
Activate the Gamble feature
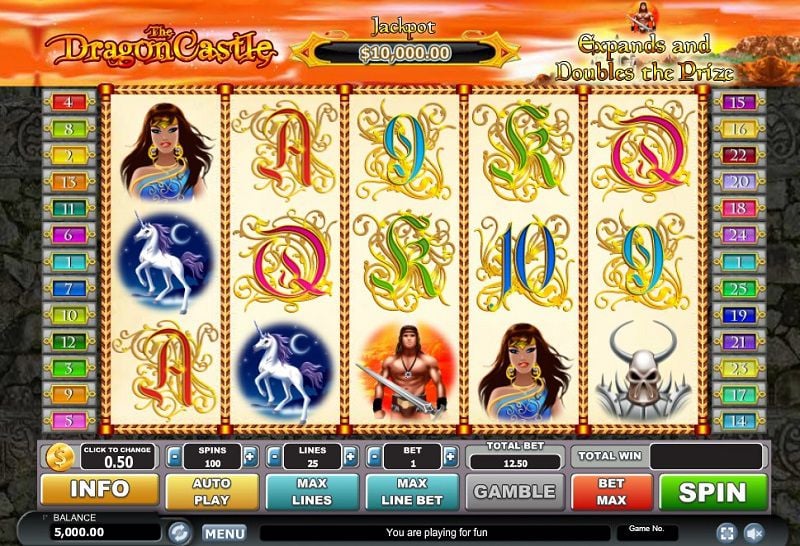click(514, 491)
